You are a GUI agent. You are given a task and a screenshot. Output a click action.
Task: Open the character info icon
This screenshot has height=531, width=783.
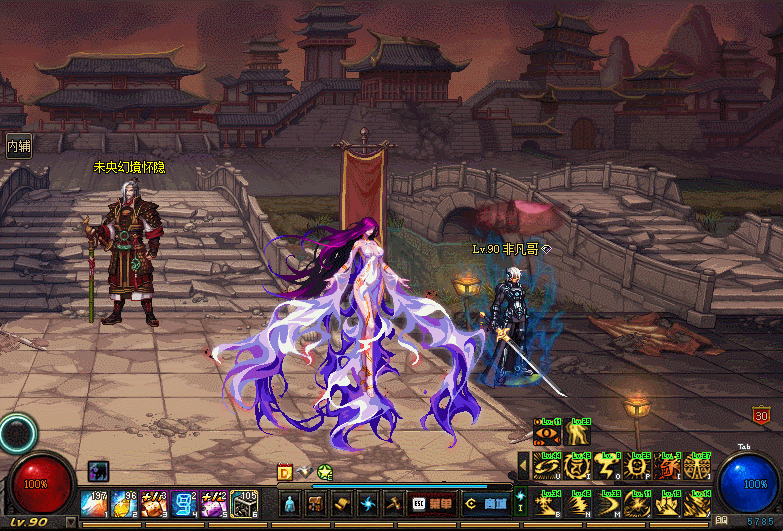[x=289, y=504]
